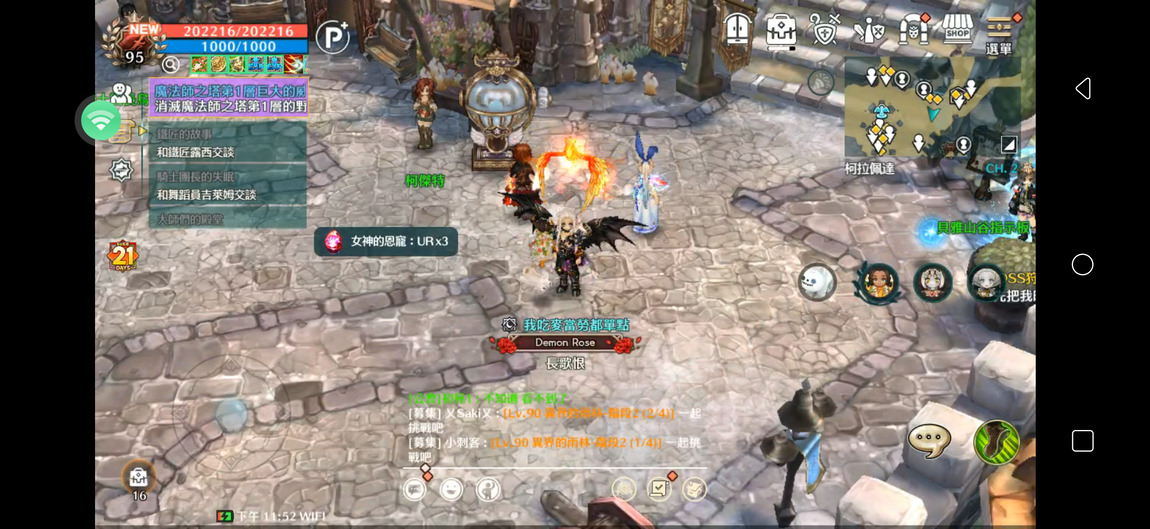This screenshot has width=1150, height=529.
Task: Tap the Android back navigation button
Action: (x=1082, y=89)
